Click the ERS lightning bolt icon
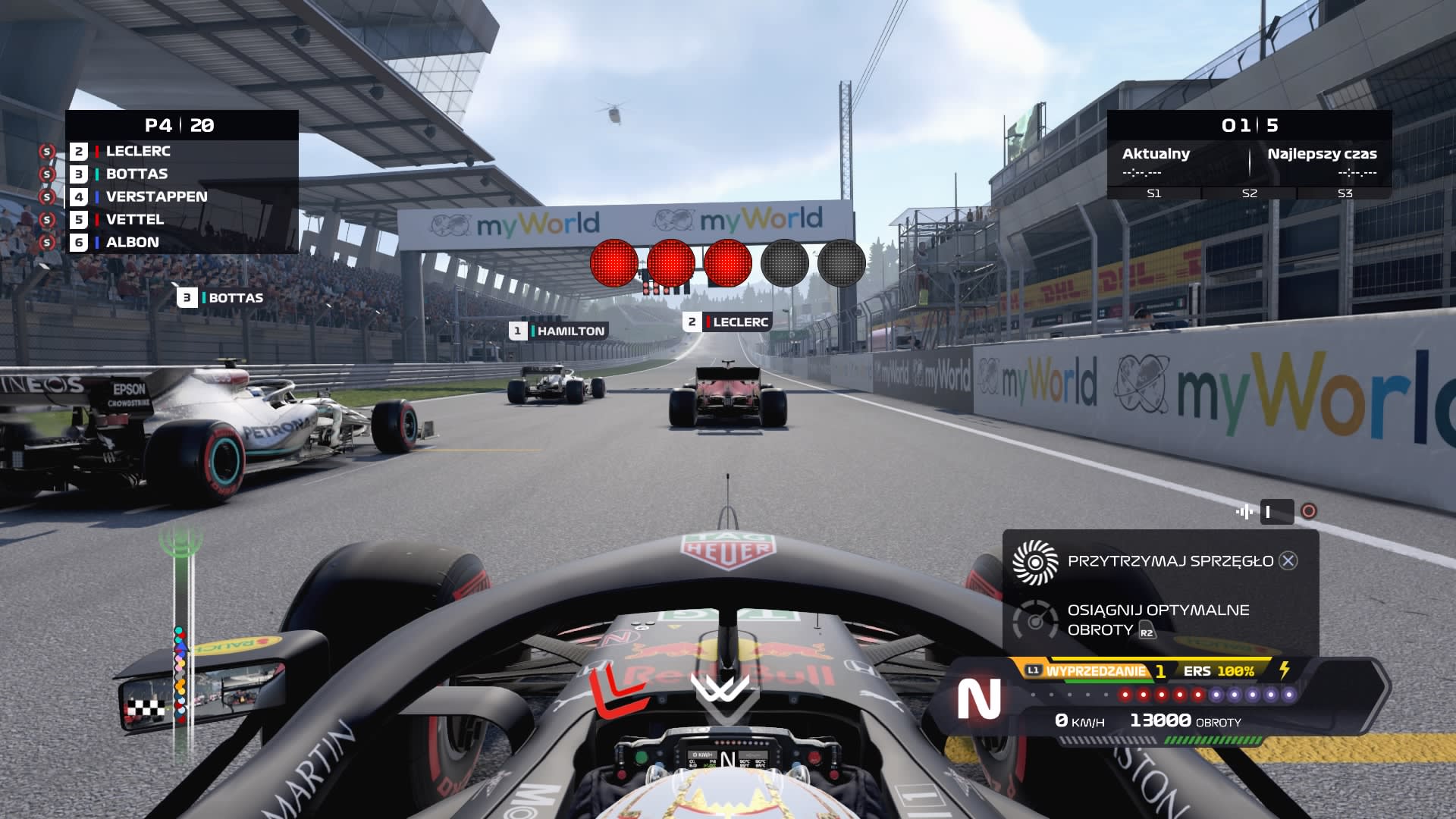 (x=1284, y=670)
